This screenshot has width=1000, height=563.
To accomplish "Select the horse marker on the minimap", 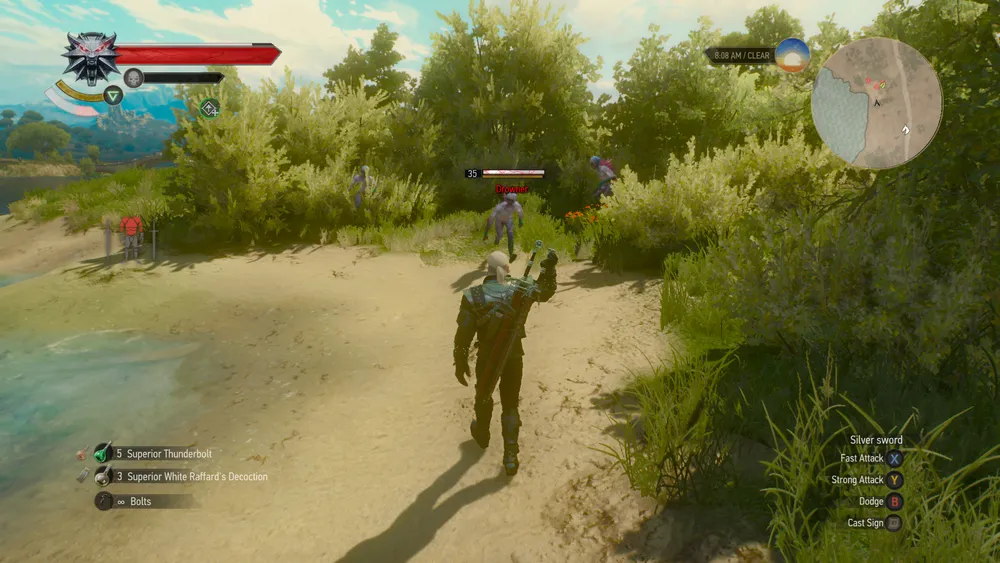I will 905,129.
